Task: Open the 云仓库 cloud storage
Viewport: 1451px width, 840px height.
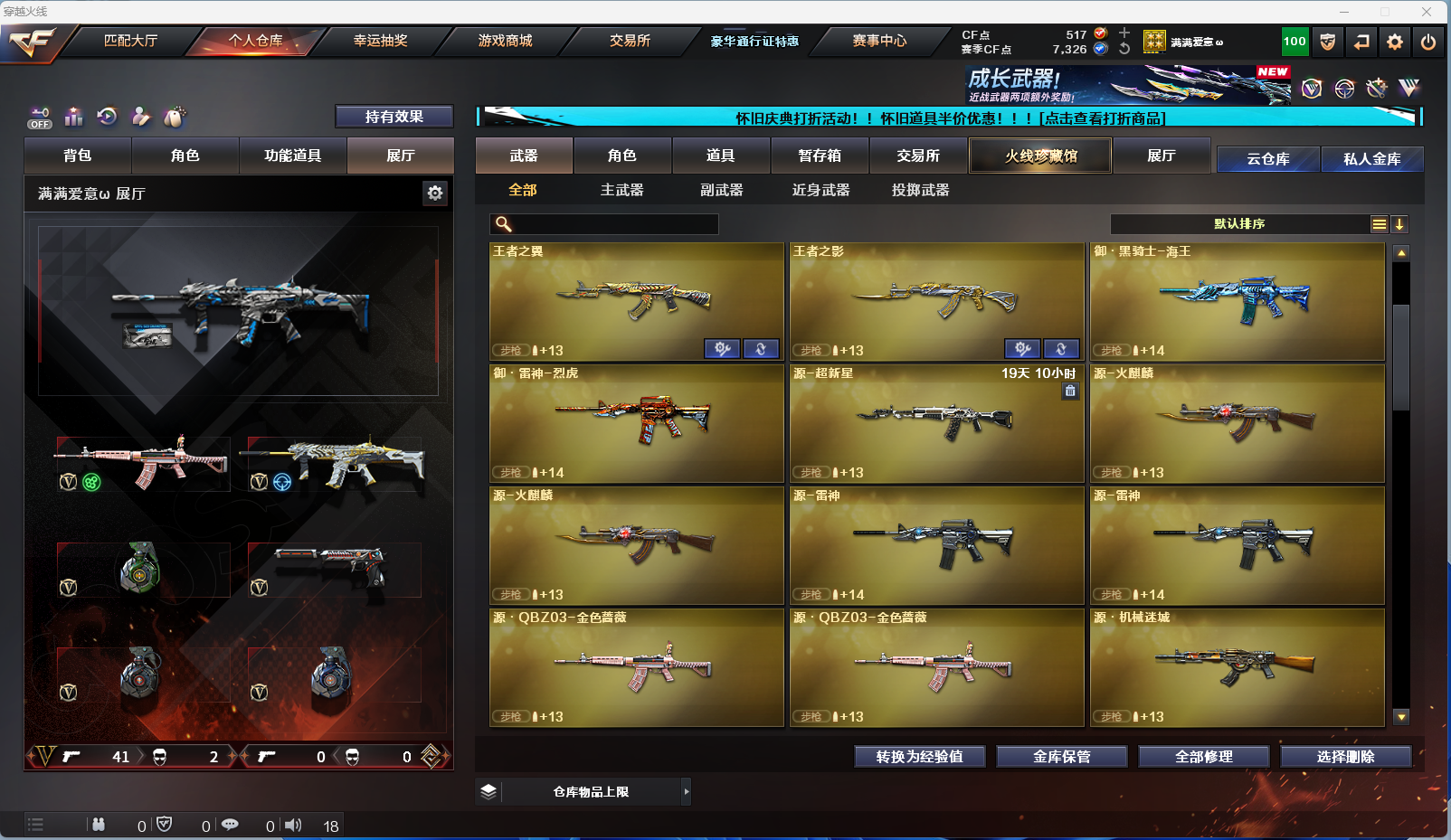Action: [1267, 159]
